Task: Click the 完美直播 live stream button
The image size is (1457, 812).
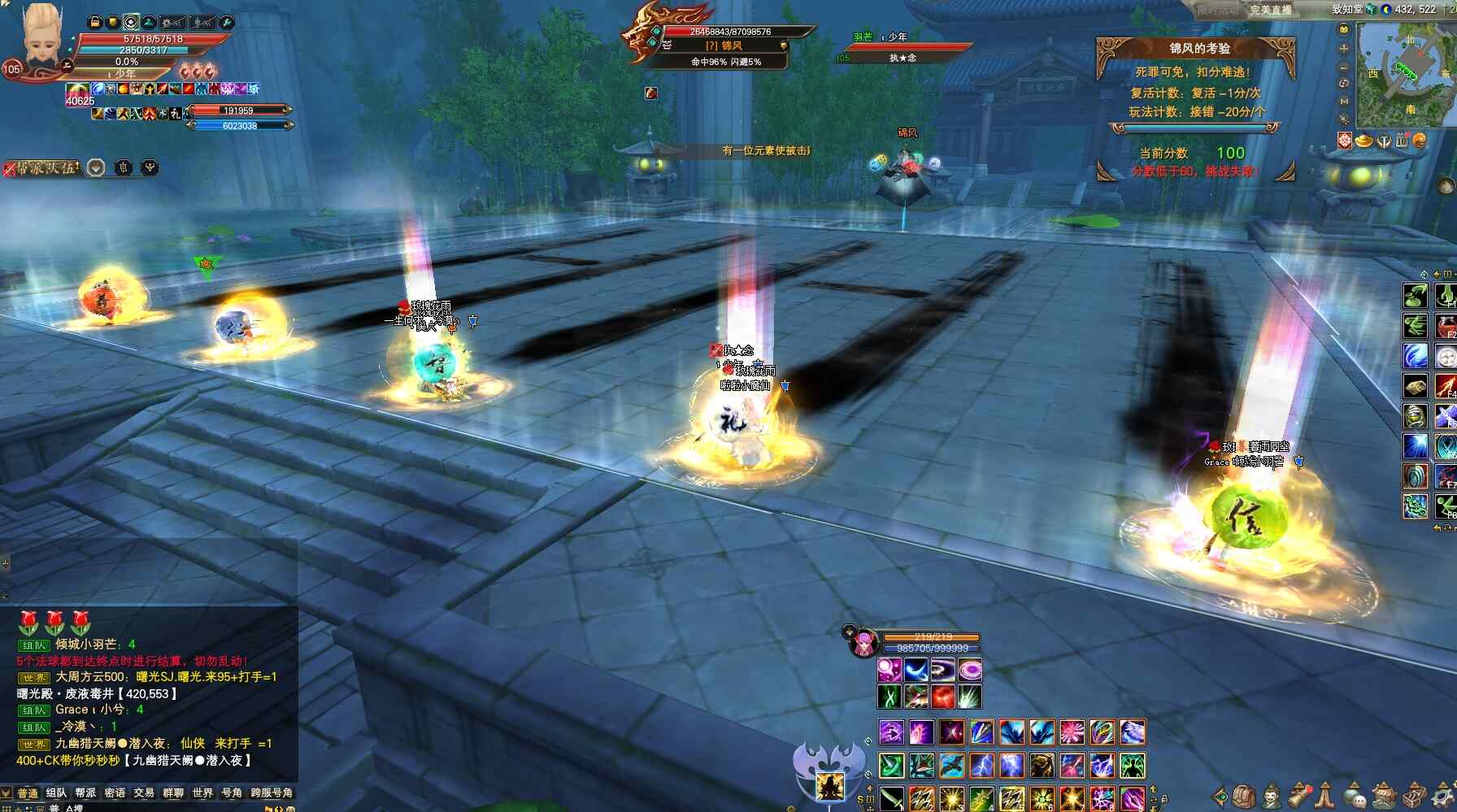Action: [1270, 10]
